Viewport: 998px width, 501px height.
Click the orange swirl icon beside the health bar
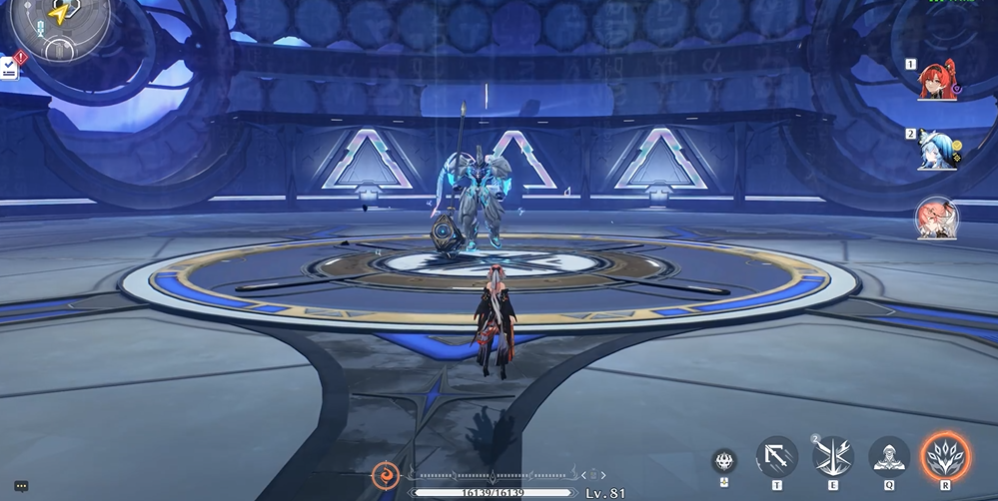click(385, 474)
